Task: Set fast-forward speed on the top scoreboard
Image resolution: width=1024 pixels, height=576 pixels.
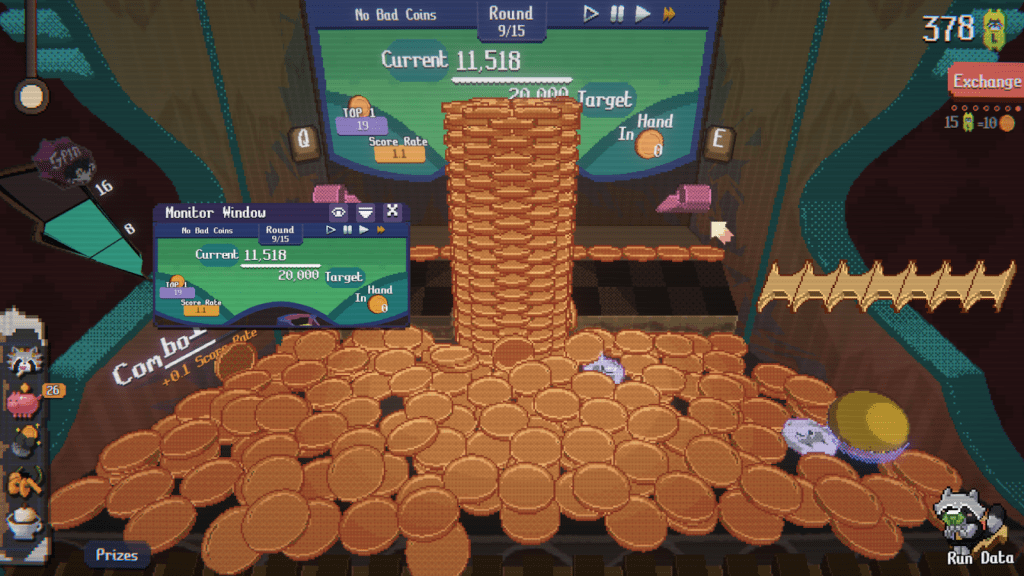Action: pos(669,14)
